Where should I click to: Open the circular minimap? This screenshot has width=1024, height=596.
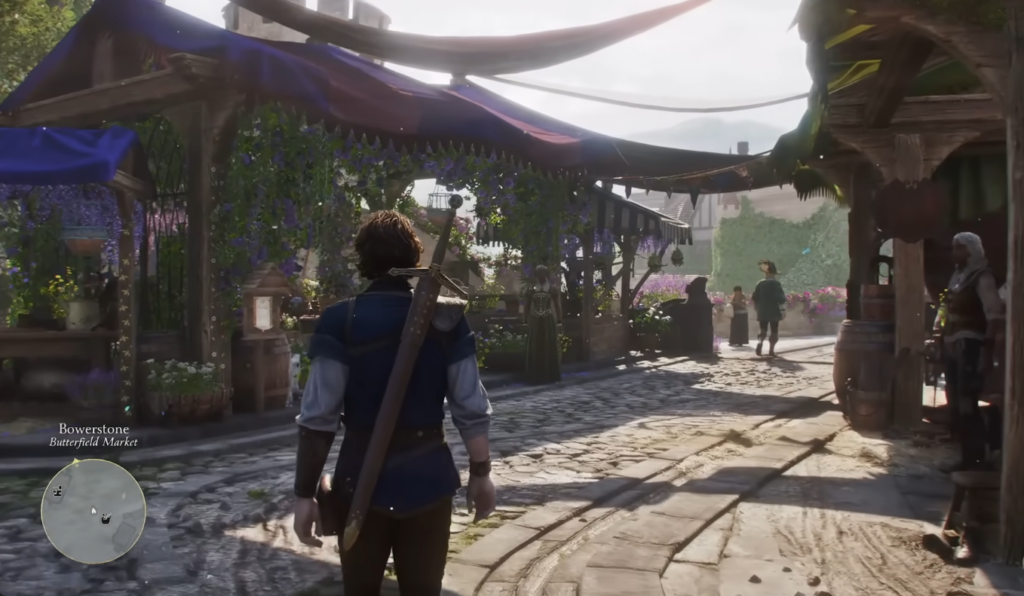pos(93,511)
